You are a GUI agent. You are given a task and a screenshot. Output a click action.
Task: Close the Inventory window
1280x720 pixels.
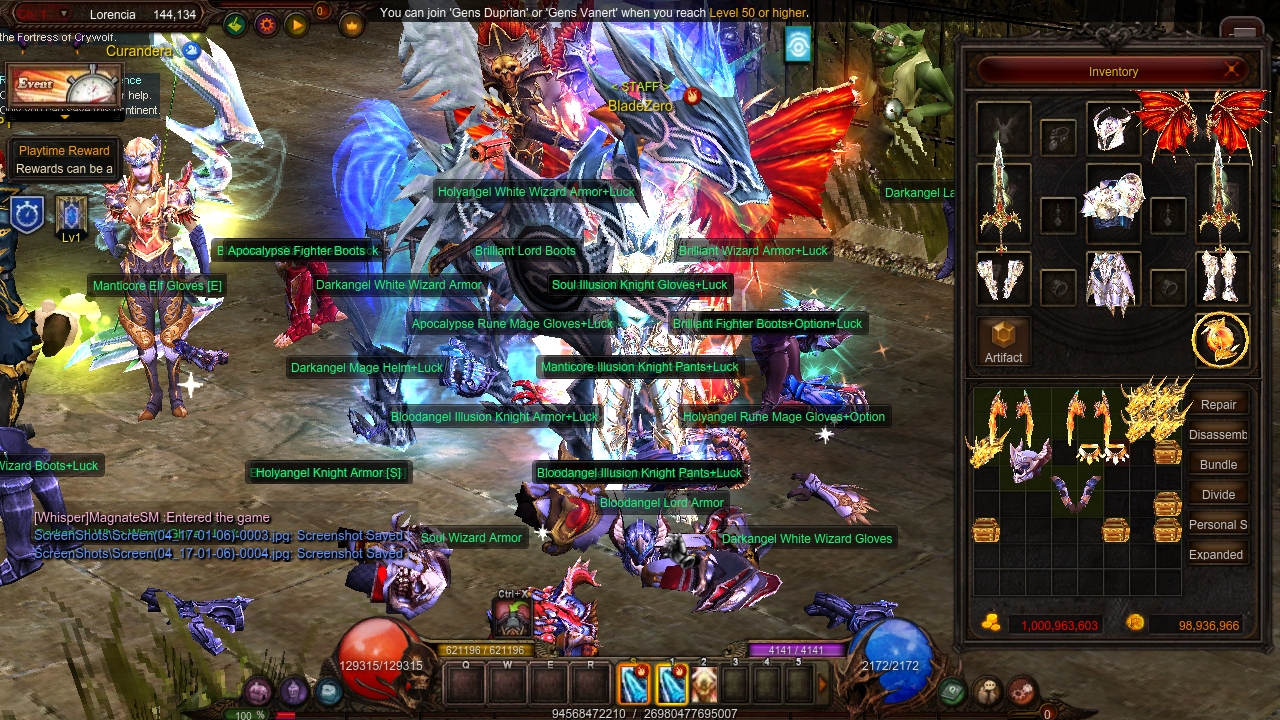pyautogui.click(x=1231, y=70)
